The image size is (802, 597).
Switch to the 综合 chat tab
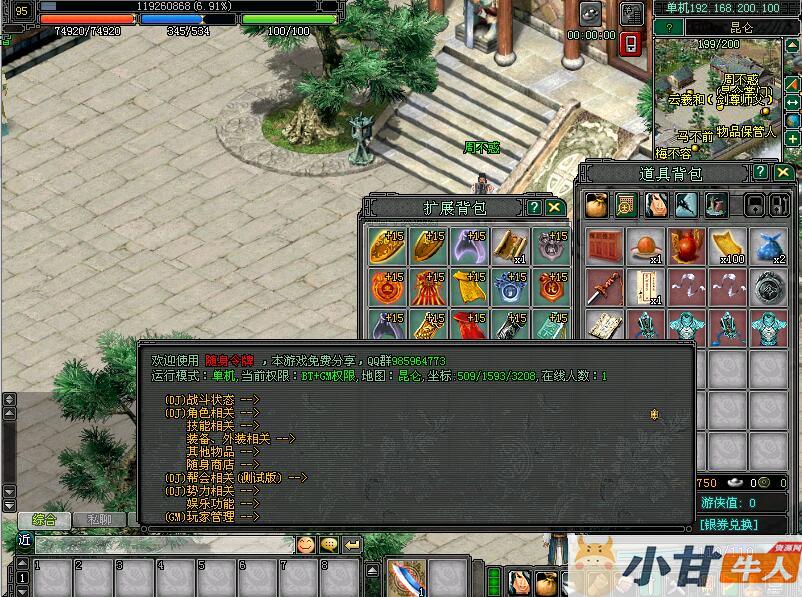point(44,519)
